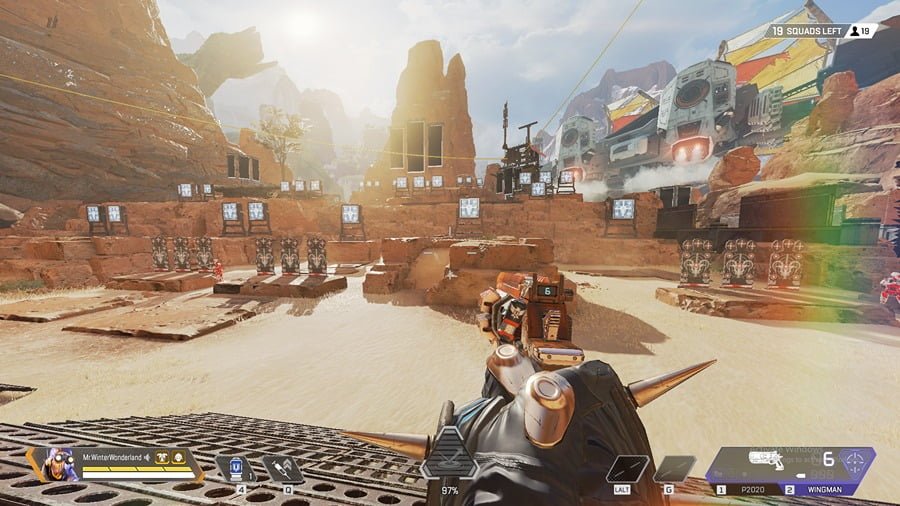The image size is (900, 506).
Task: Switch to the Wingman weapon tab
Action: 818,490
